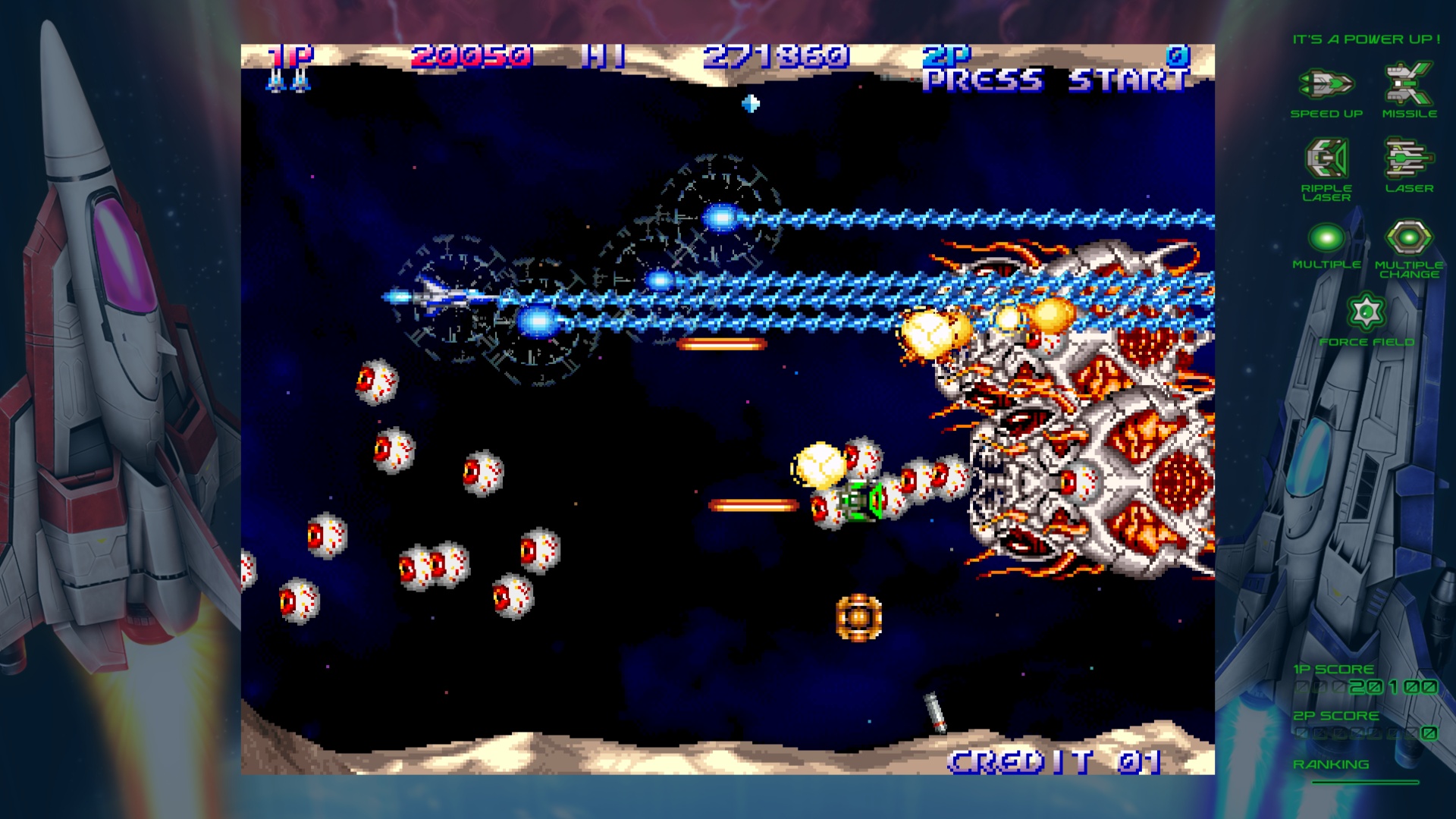The width and height of the screenshot is (1456, 819).
Task: Select the Multiple Change hexagon icon
Action: click(1408, 237)
